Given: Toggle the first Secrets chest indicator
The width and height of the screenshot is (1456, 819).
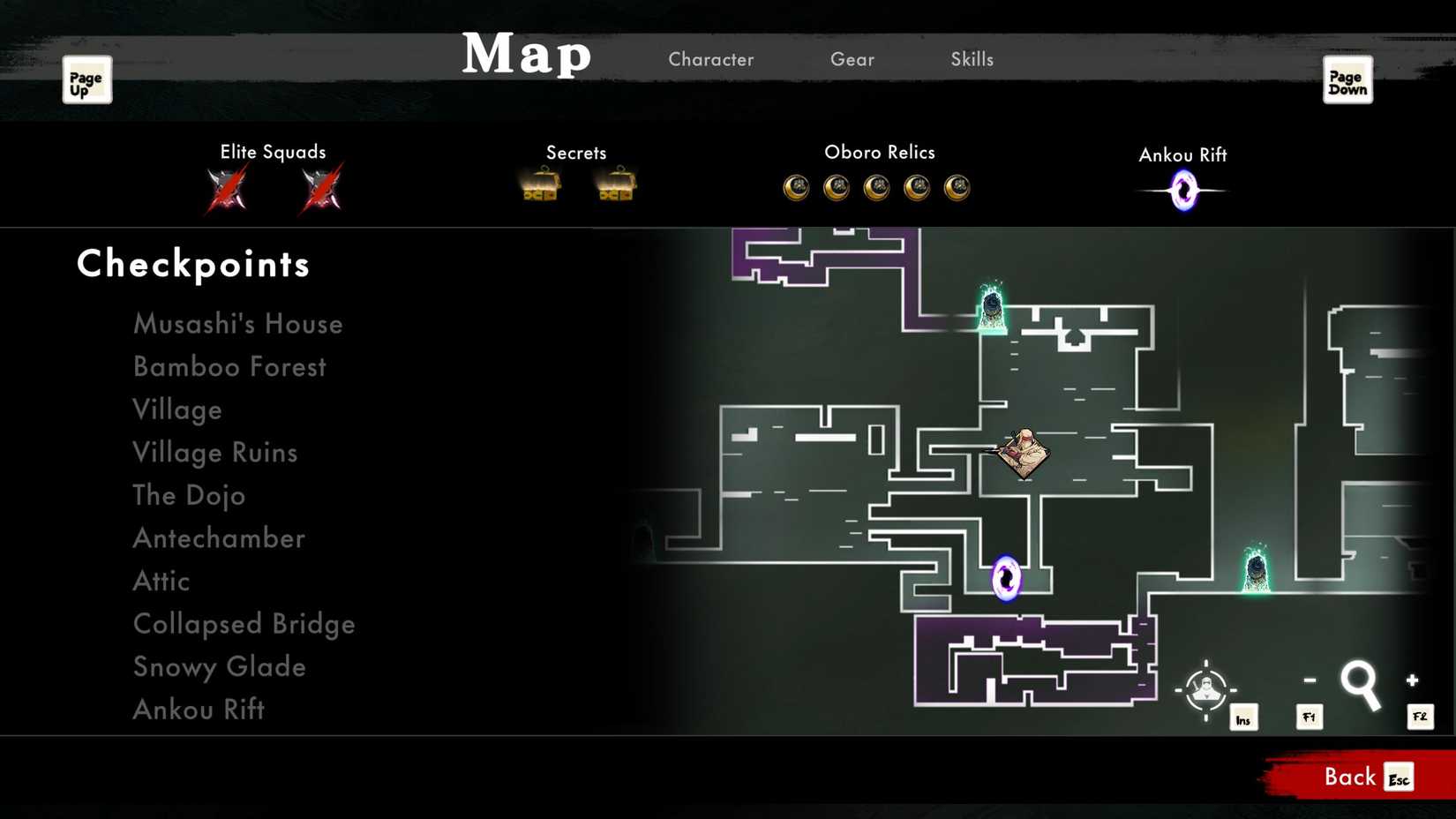Looking at the screenshot, I should click(x=540, y=185).
